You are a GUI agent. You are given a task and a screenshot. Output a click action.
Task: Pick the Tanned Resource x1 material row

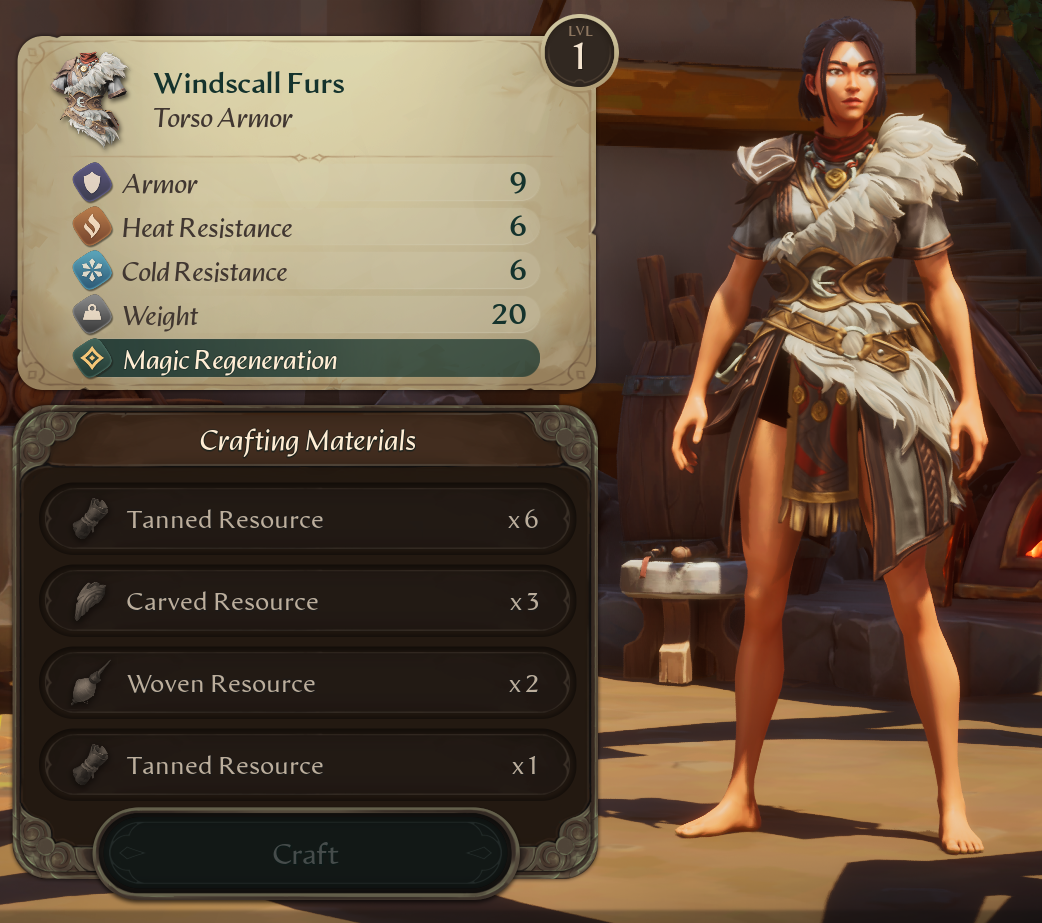[307, 766]
